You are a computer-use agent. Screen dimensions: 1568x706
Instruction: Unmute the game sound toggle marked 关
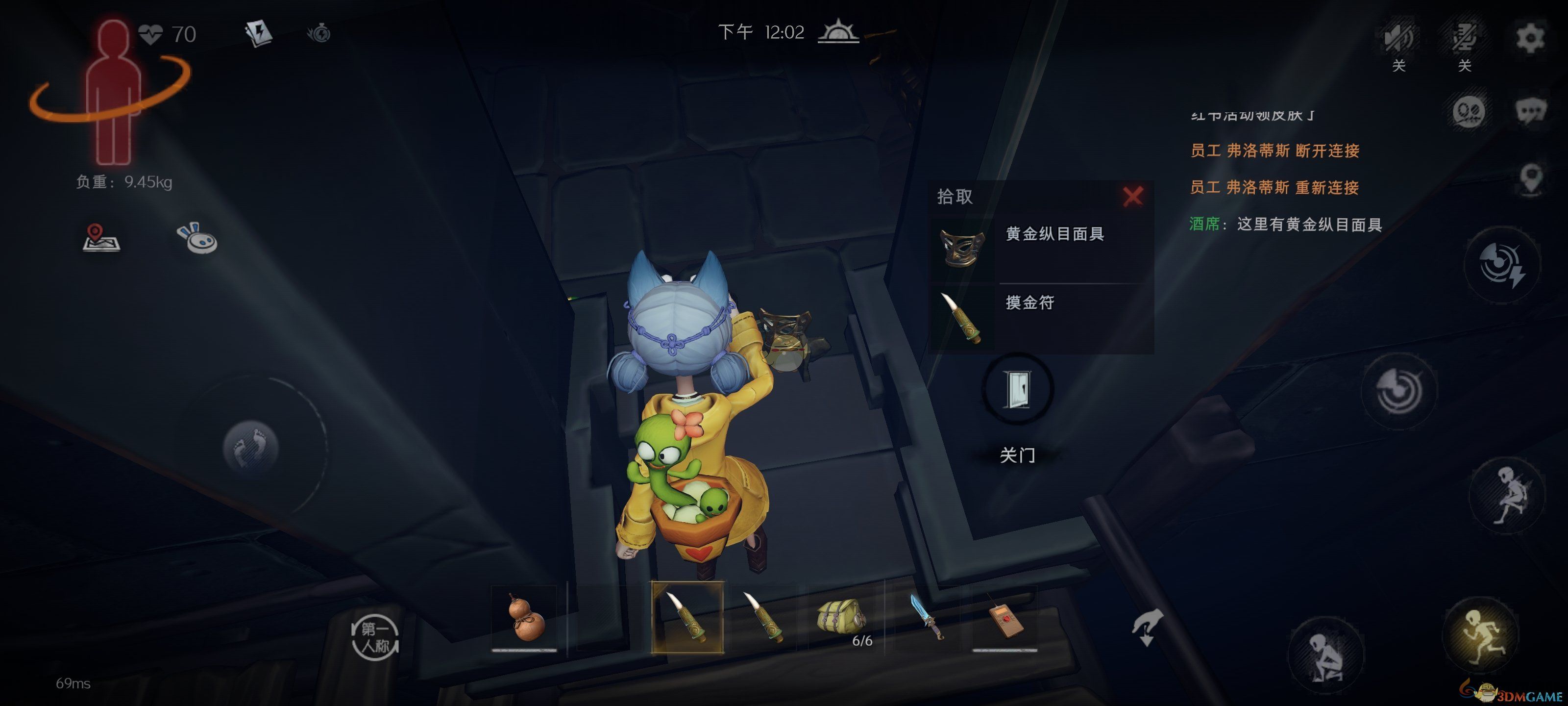click(x=1400, y=38)
